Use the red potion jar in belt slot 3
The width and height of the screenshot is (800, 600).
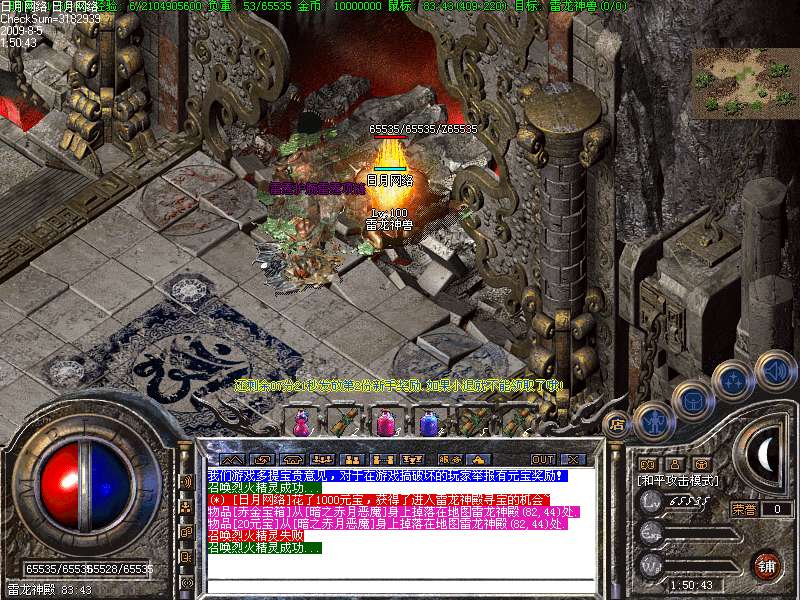385,423
